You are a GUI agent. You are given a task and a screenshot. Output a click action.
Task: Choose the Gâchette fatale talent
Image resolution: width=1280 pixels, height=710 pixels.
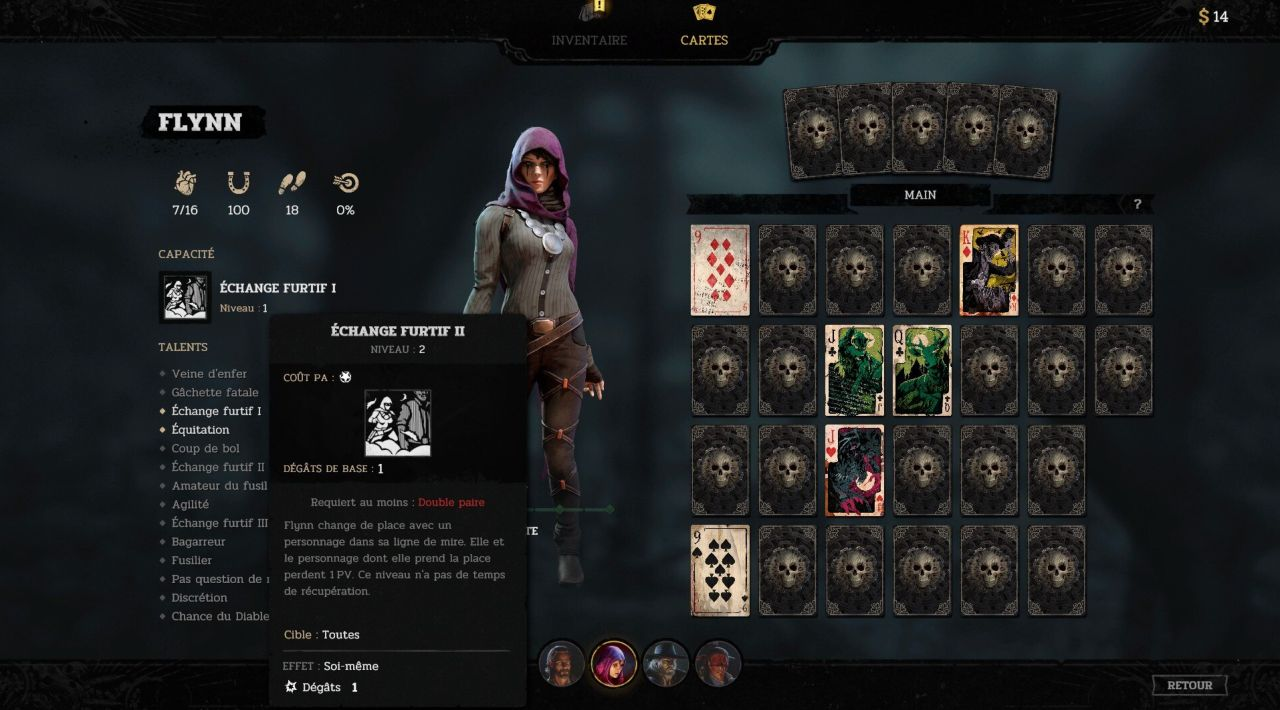pos(214,392)
